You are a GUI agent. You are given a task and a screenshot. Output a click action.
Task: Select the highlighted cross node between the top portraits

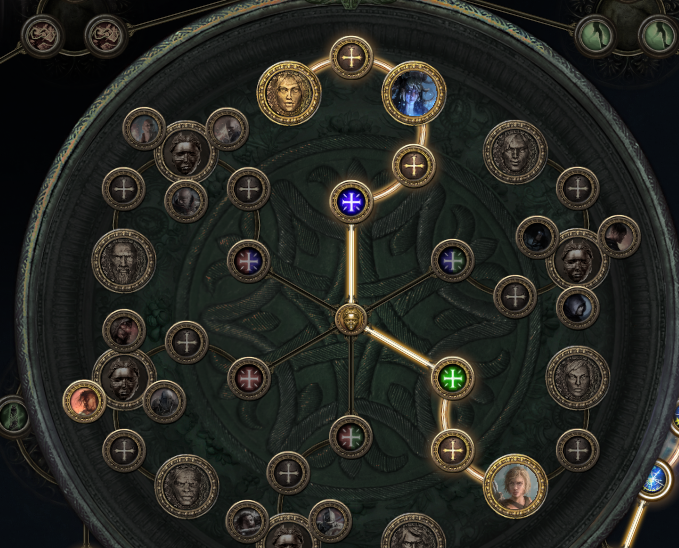point(351,57)
